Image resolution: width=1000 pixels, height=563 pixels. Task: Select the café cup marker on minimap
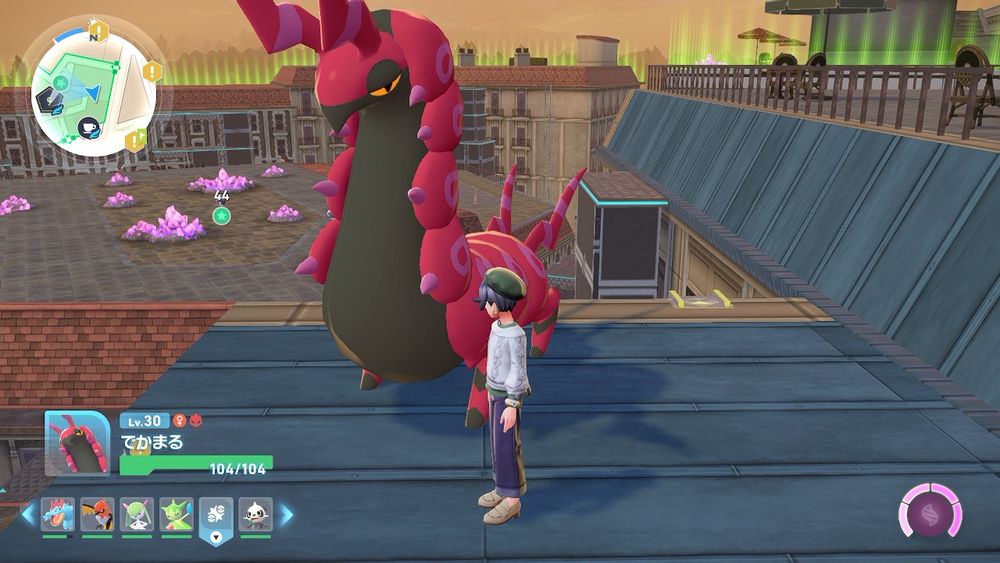point(87,127)
